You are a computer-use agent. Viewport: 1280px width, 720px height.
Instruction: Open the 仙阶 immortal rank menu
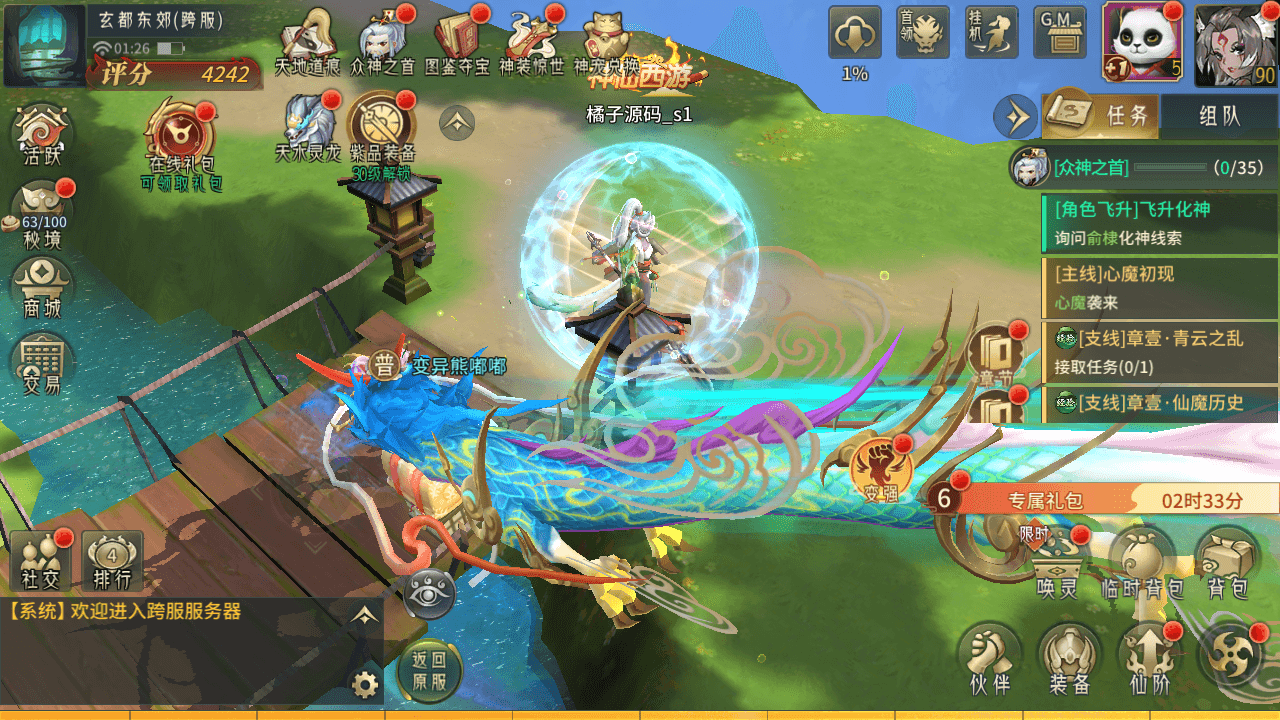pos(1149,658)
